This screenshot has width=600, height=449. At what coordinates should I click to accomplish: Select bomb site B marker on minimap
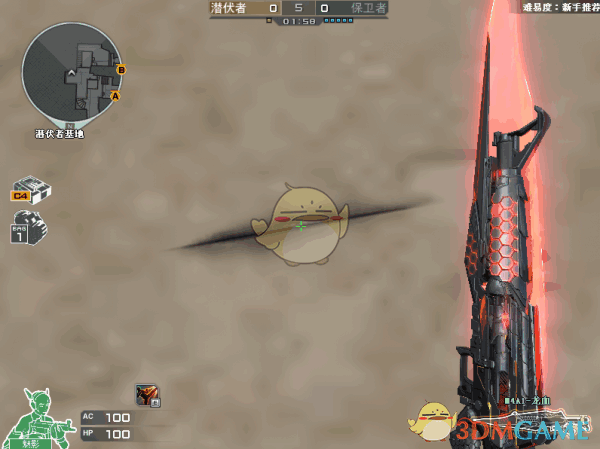[121, 69]
